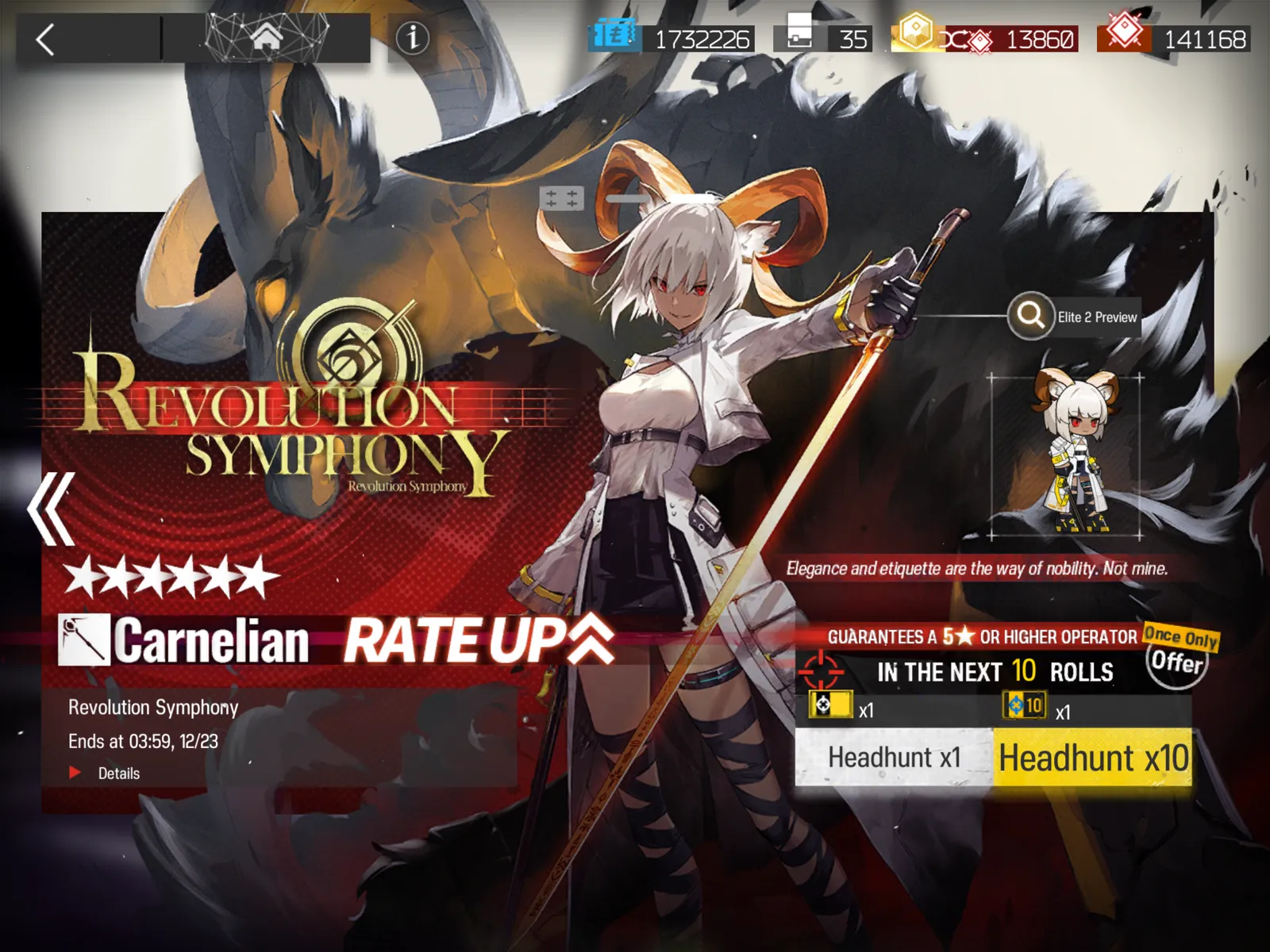Toggle the banner layout grid icon

coord(561,198)
